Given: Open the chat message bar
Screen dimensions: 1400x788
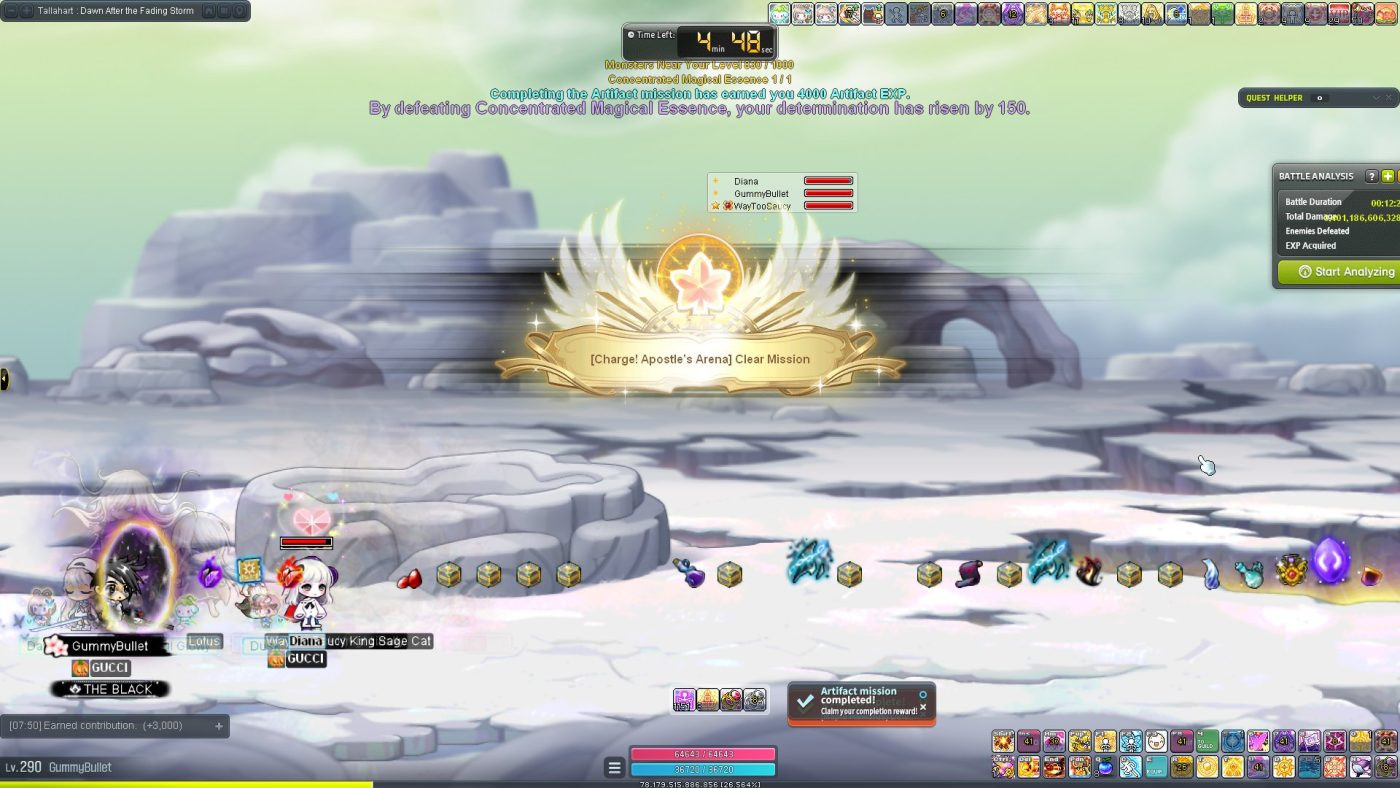Looking at the screenshot, I should [x=110, y=726].
